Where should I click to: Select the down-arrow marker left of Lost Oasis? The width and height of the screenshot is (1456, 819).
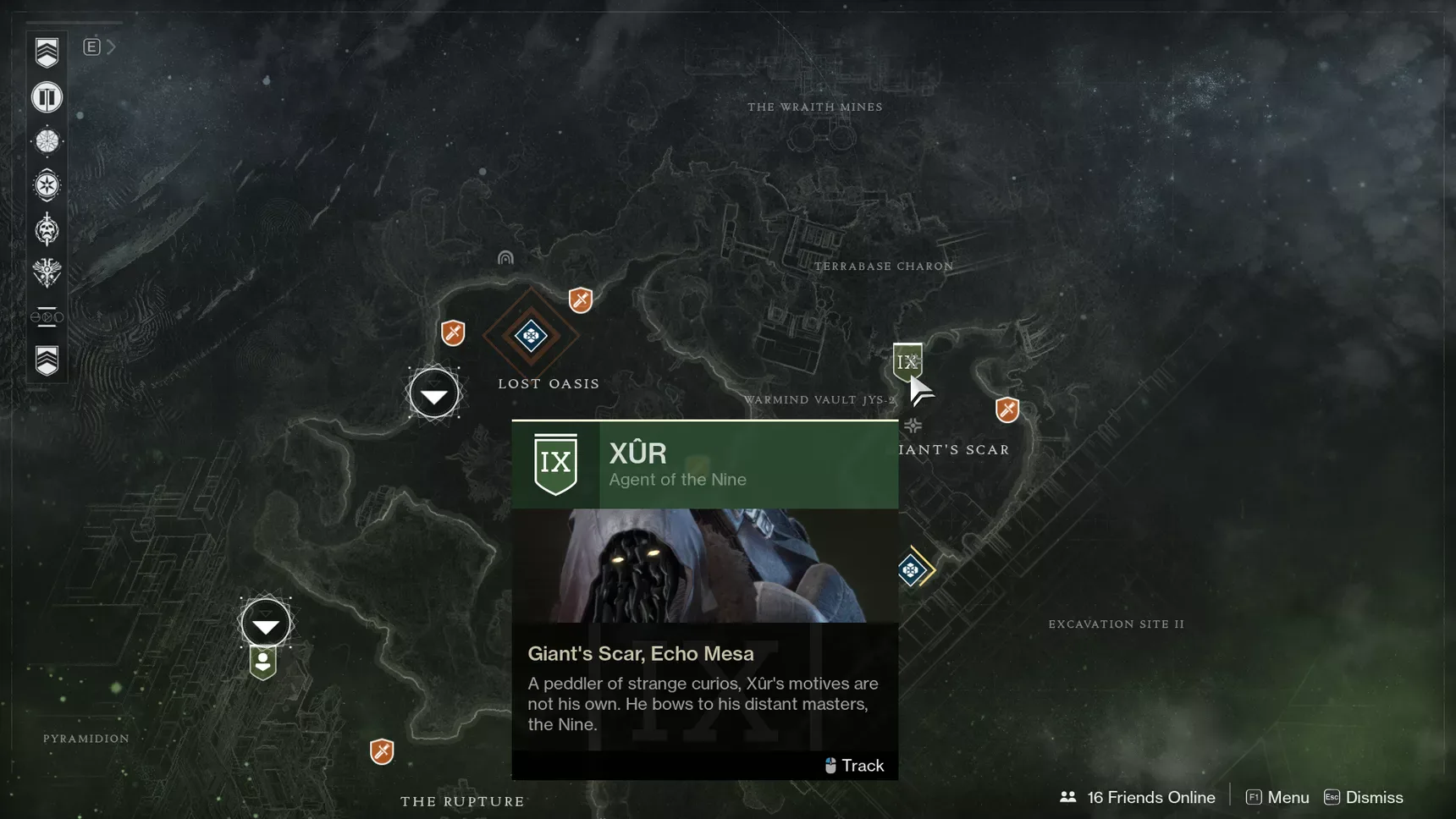tap(434, 393)
